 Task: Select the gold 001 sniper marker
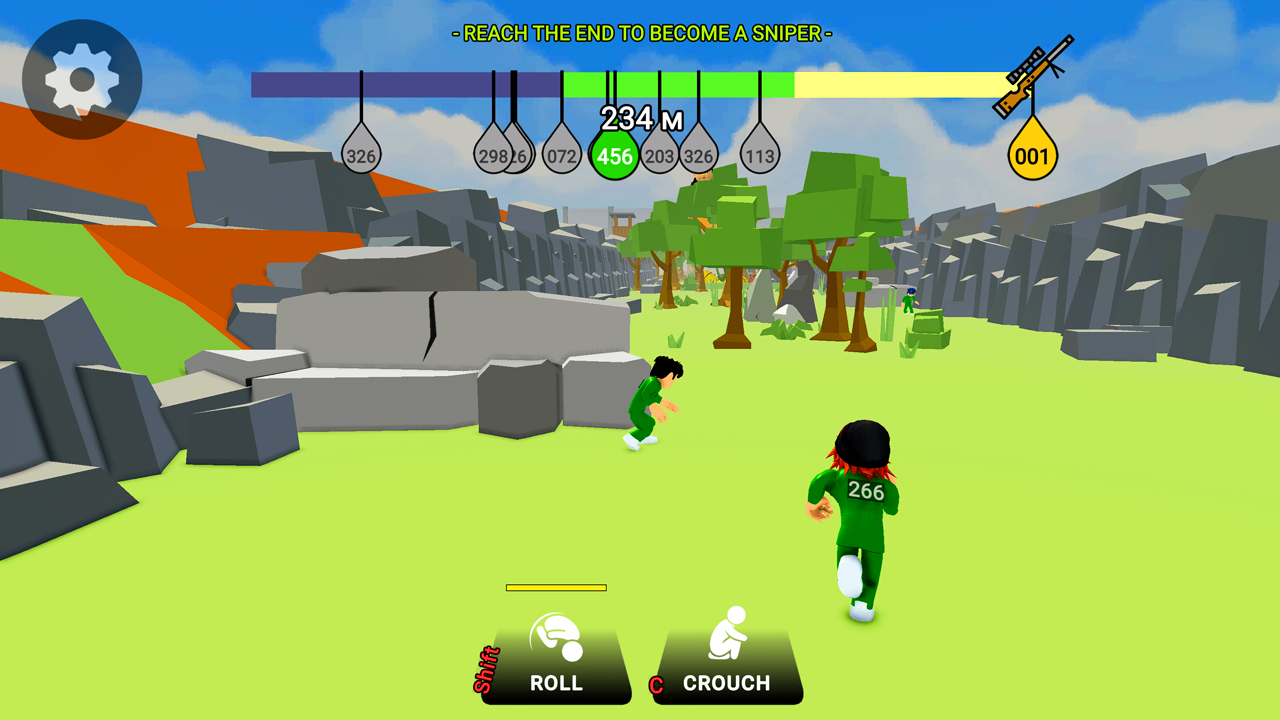1032,152
